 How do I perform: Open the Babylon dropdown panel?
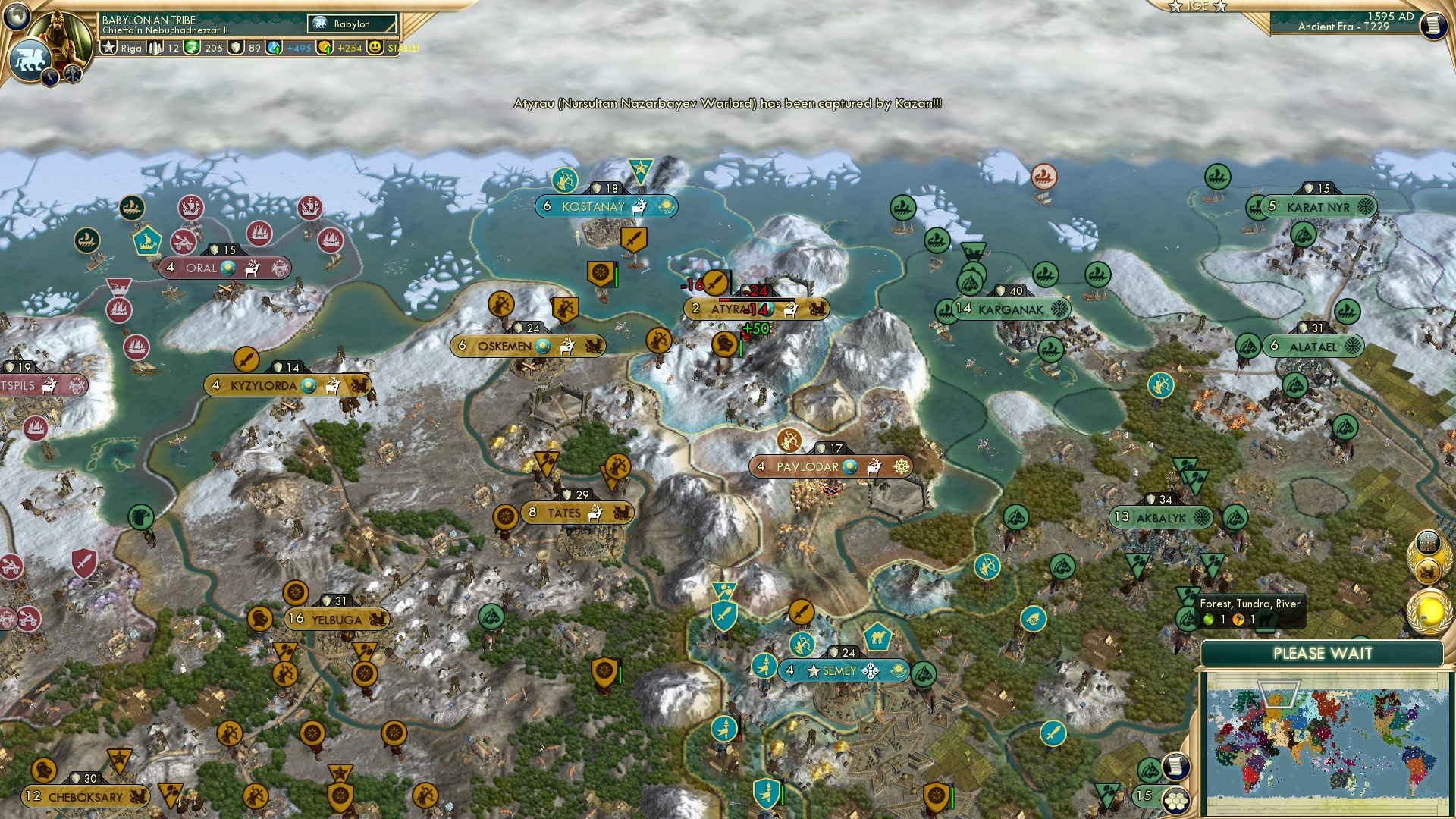coord(352,24)
